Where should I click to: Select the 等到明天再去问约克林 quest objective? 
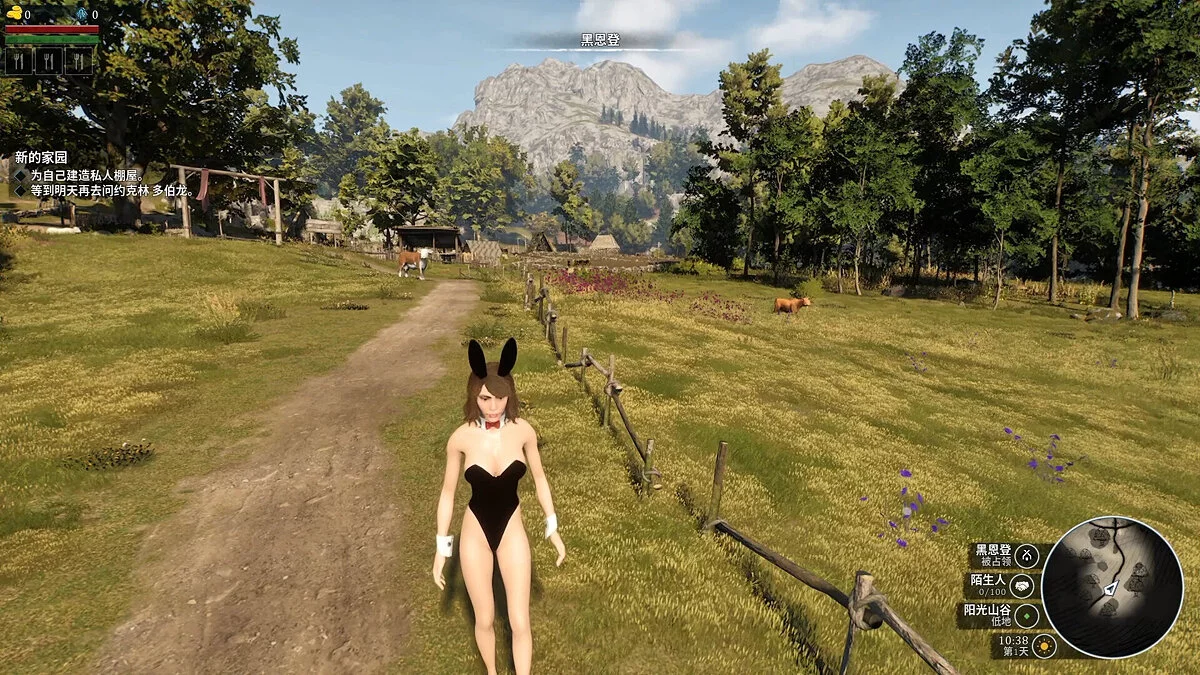coord(110,190)
